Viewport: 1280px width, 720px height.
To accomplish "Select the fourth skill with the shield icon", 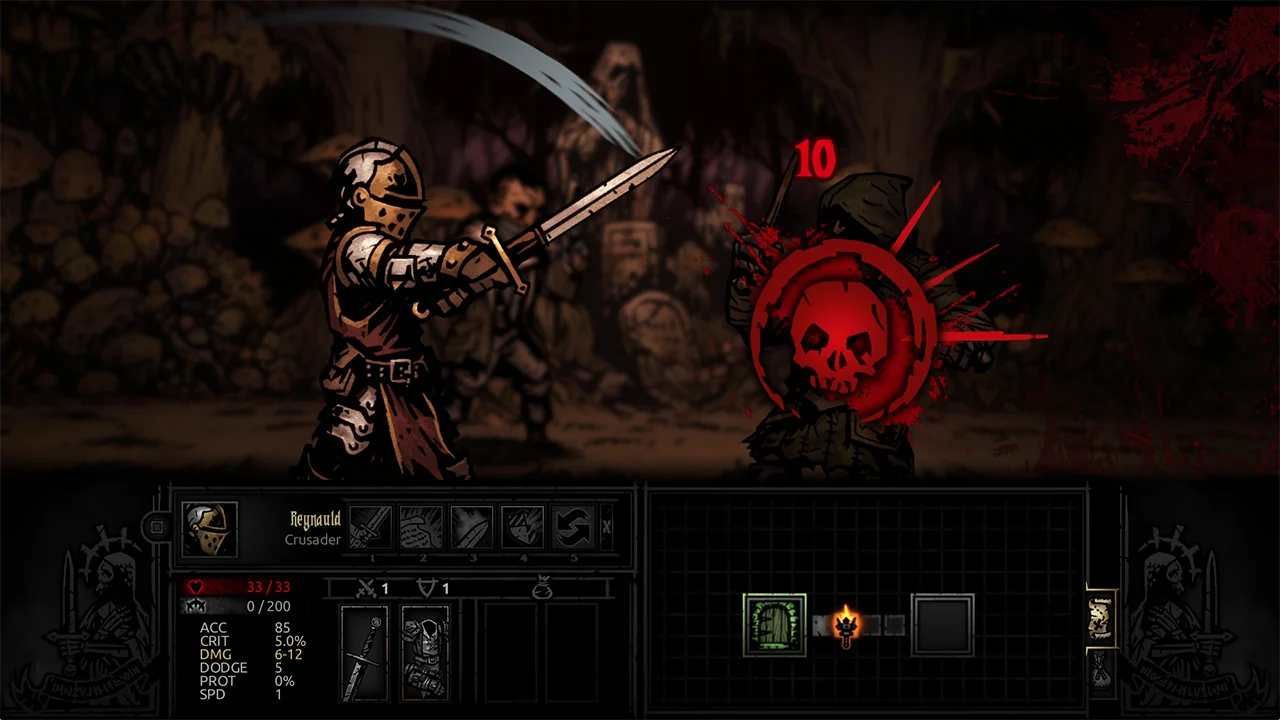I will 521,527.
